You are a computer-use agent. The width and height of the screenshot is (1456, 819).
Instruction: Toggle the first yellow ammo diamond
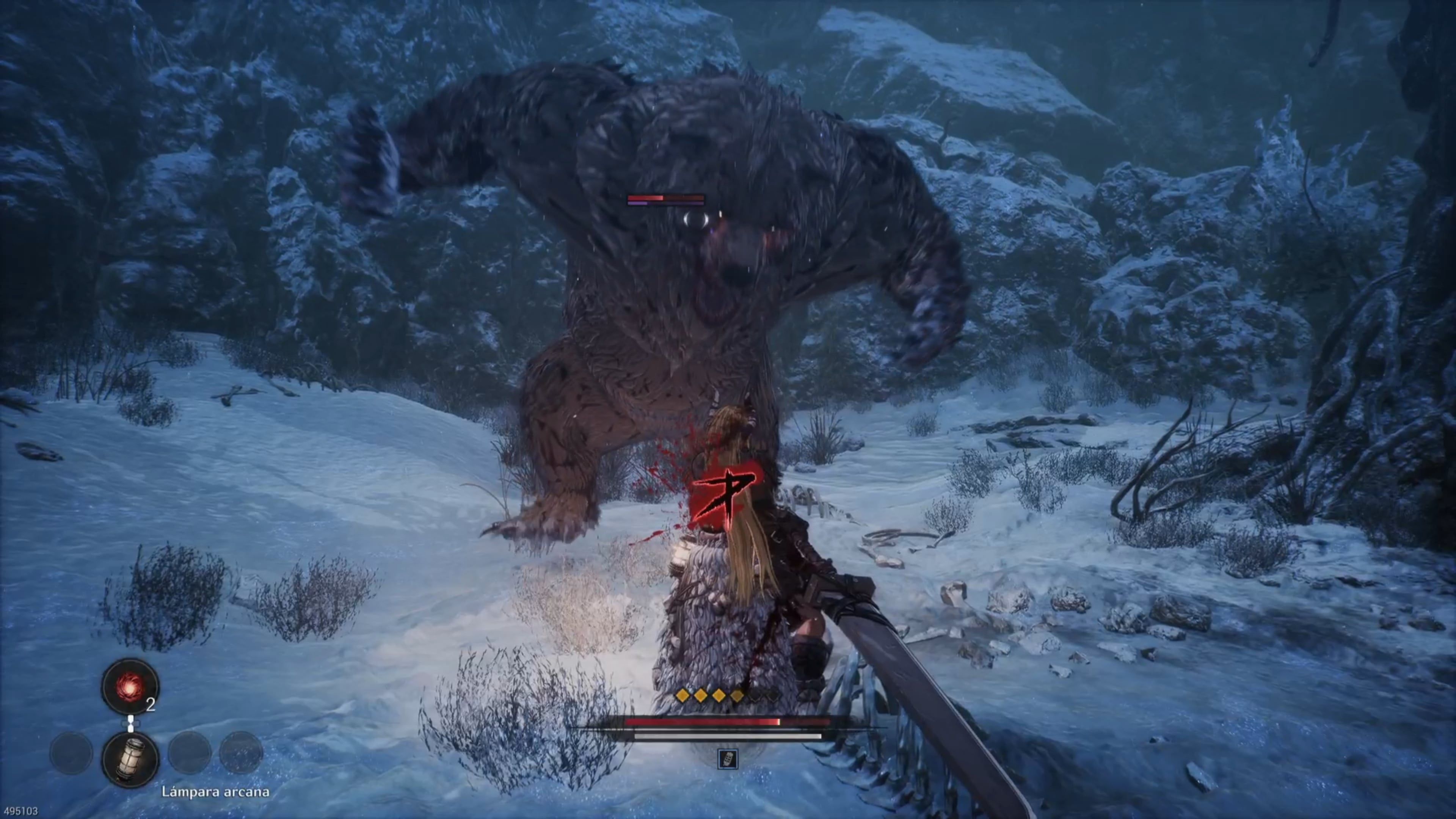(x=682, y=696)
